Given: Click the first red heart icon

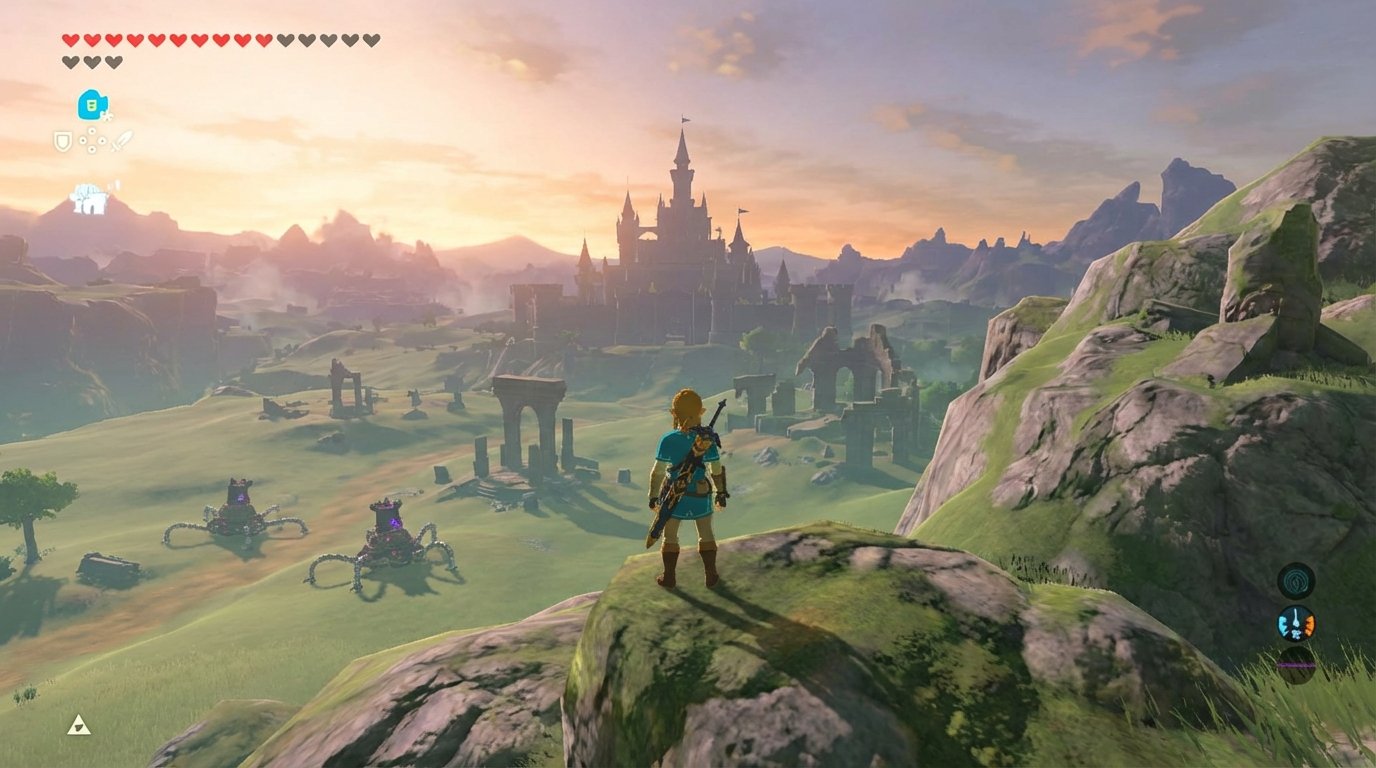Looking at the screenshot, I should tap(69, 40).
